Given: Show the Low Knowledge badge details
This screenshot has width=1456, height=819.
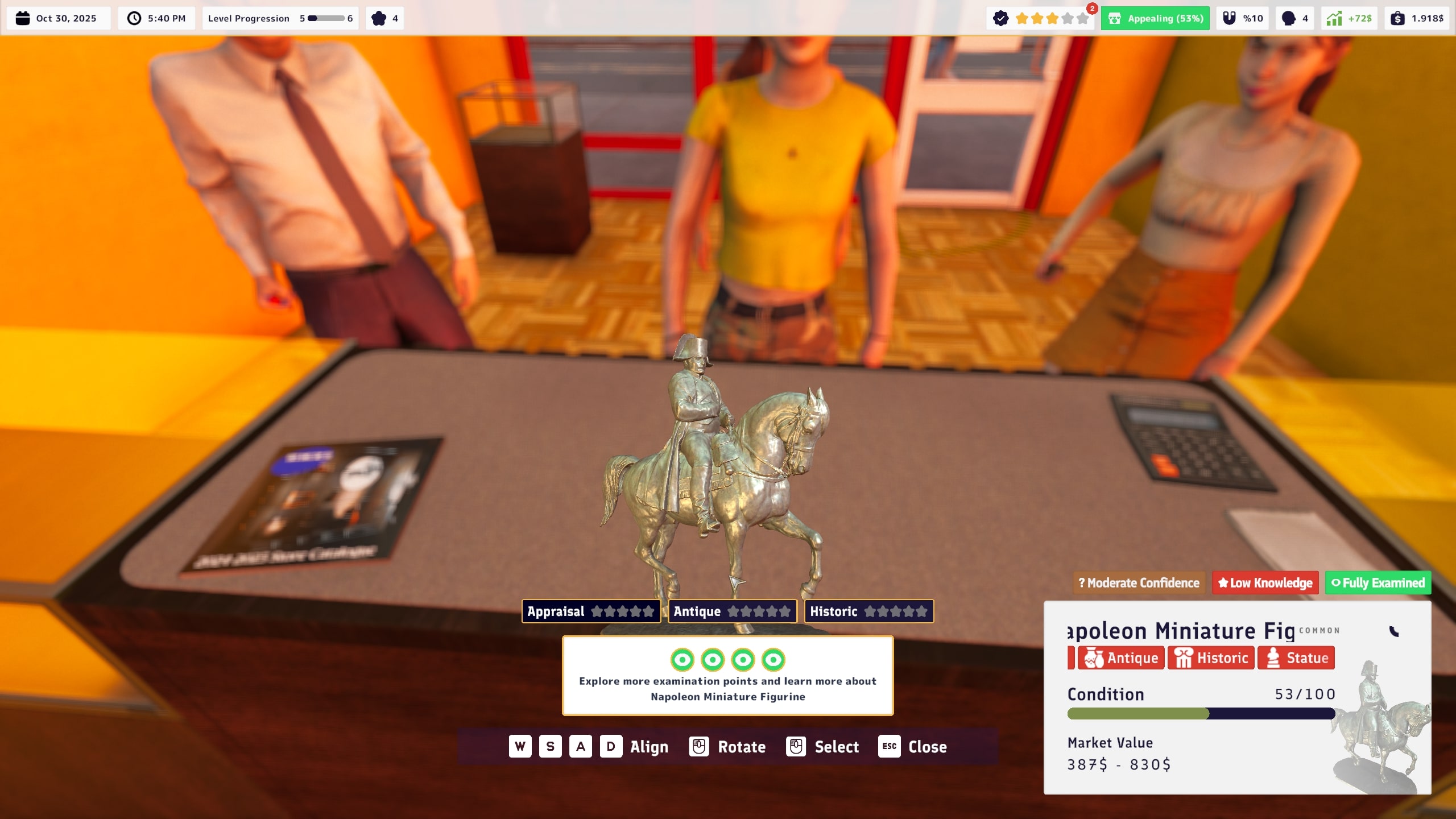Looking at the screenshot, I should 1265,583.
